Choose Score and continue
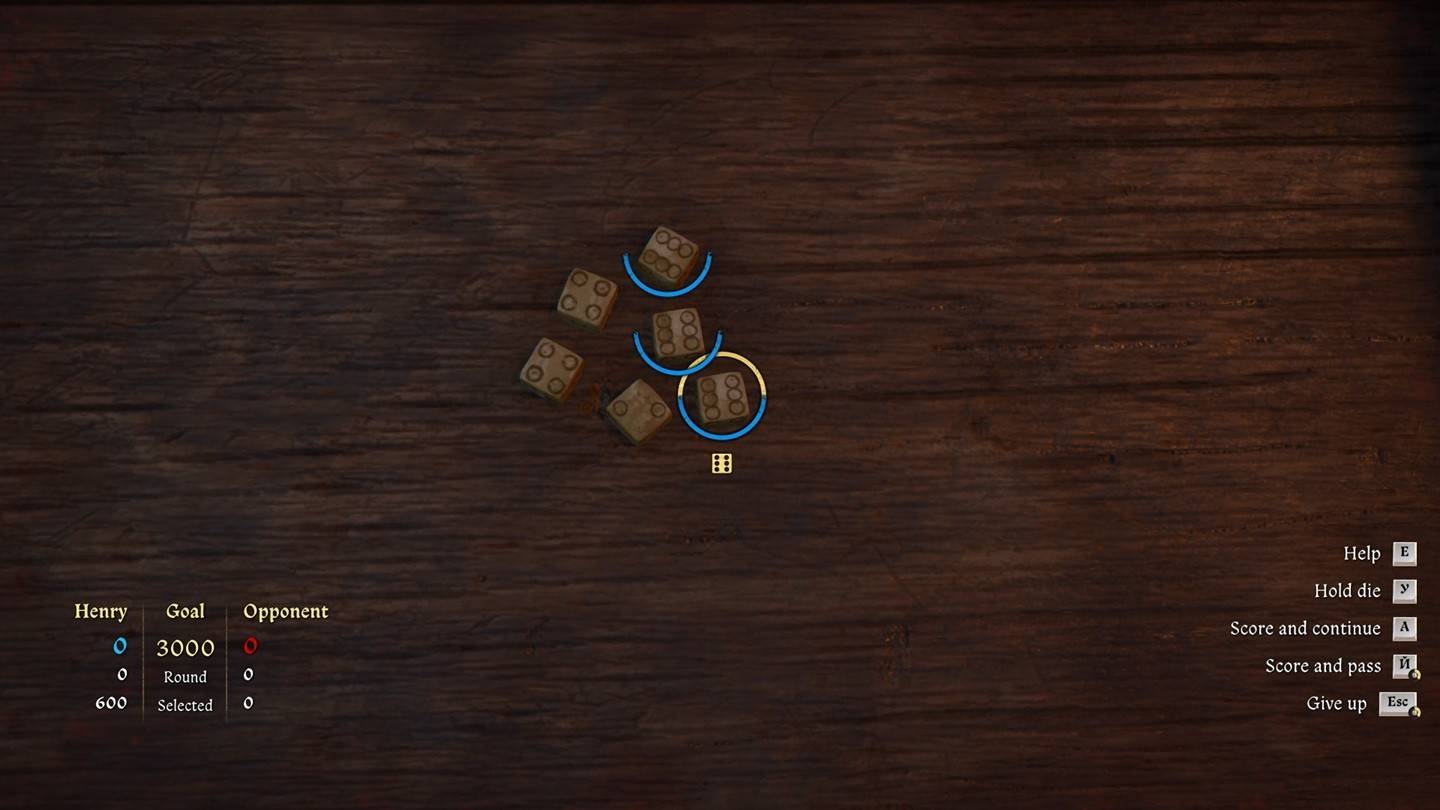The image size is (1440, 810). click(1305, 628)
